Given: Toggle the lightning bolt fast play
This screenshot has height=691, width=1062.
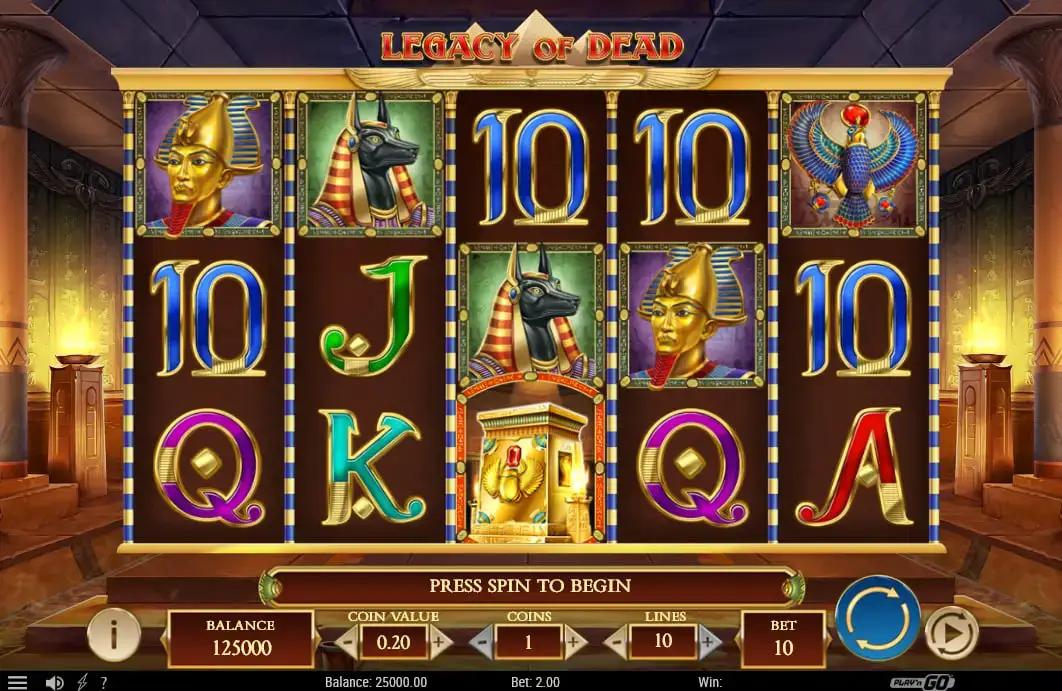Looking at the screenshot, I should click(x=82, y=682).
